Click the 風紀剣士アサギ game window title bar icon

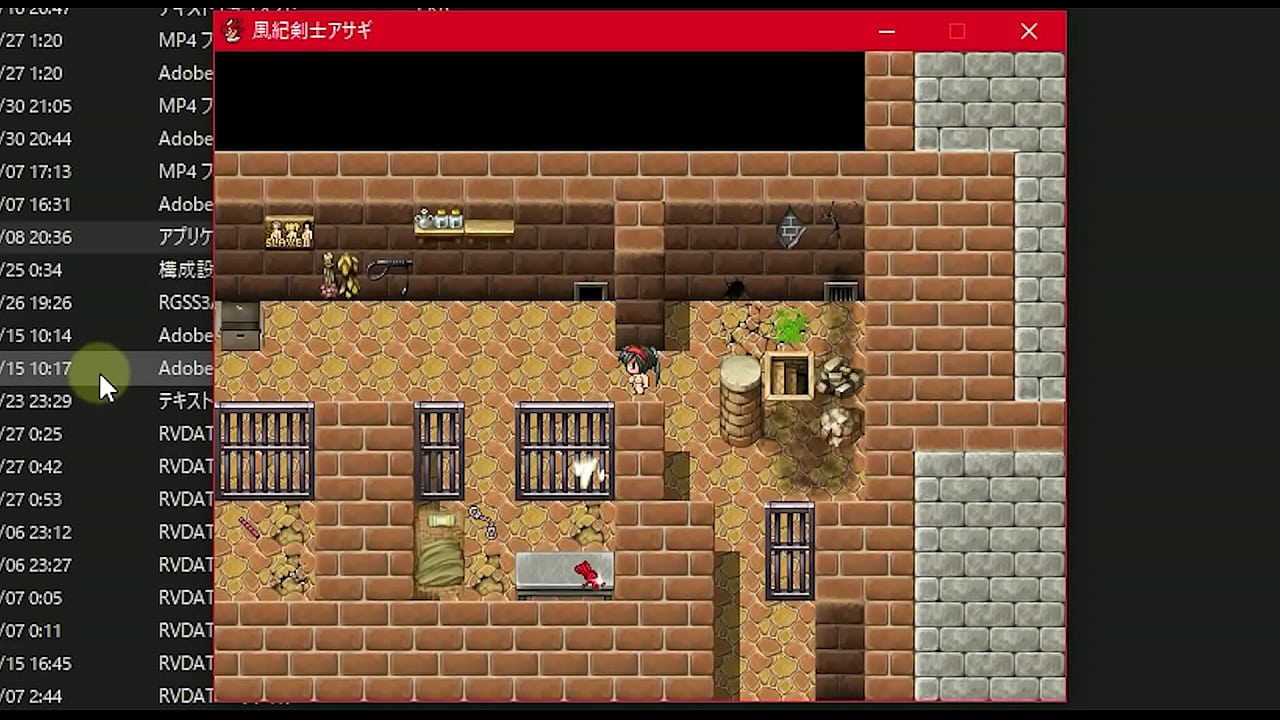coord(232,31)
